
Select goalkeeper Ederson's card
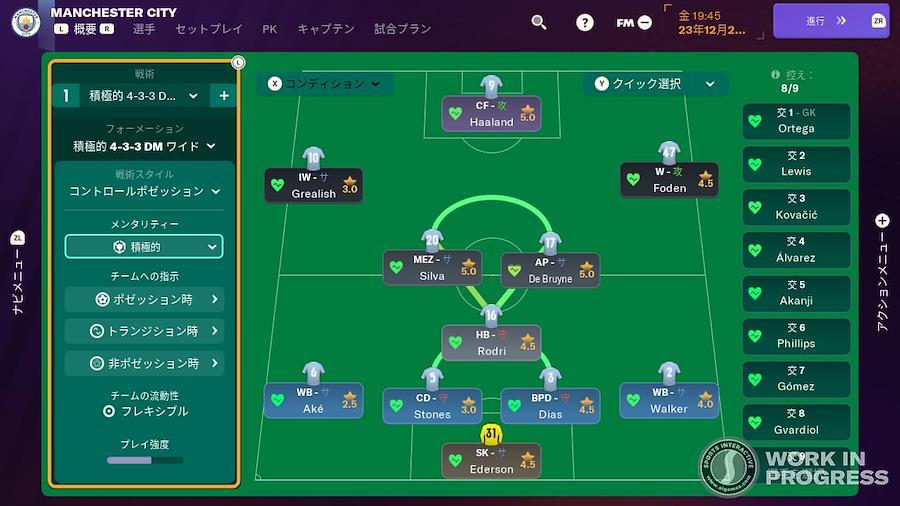coord(492,460)
